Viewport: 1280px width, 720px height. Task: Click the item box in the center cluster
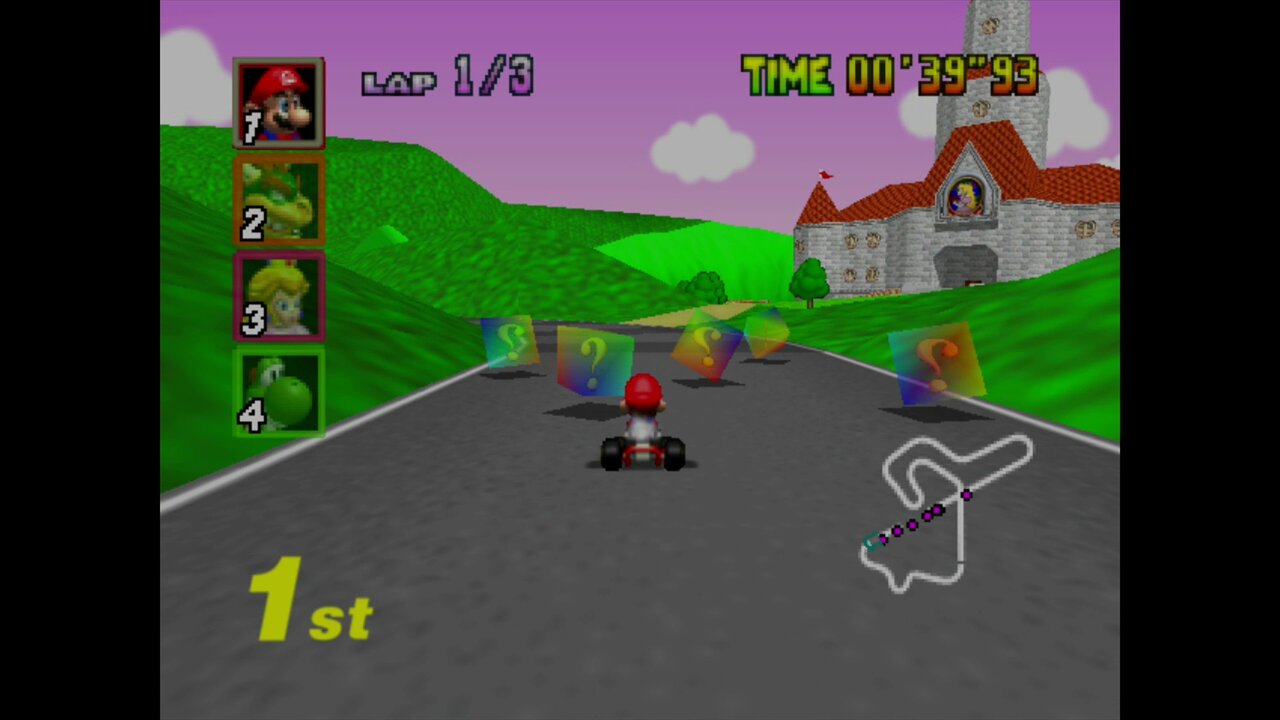pyautogui.click(x=706, y=348)
